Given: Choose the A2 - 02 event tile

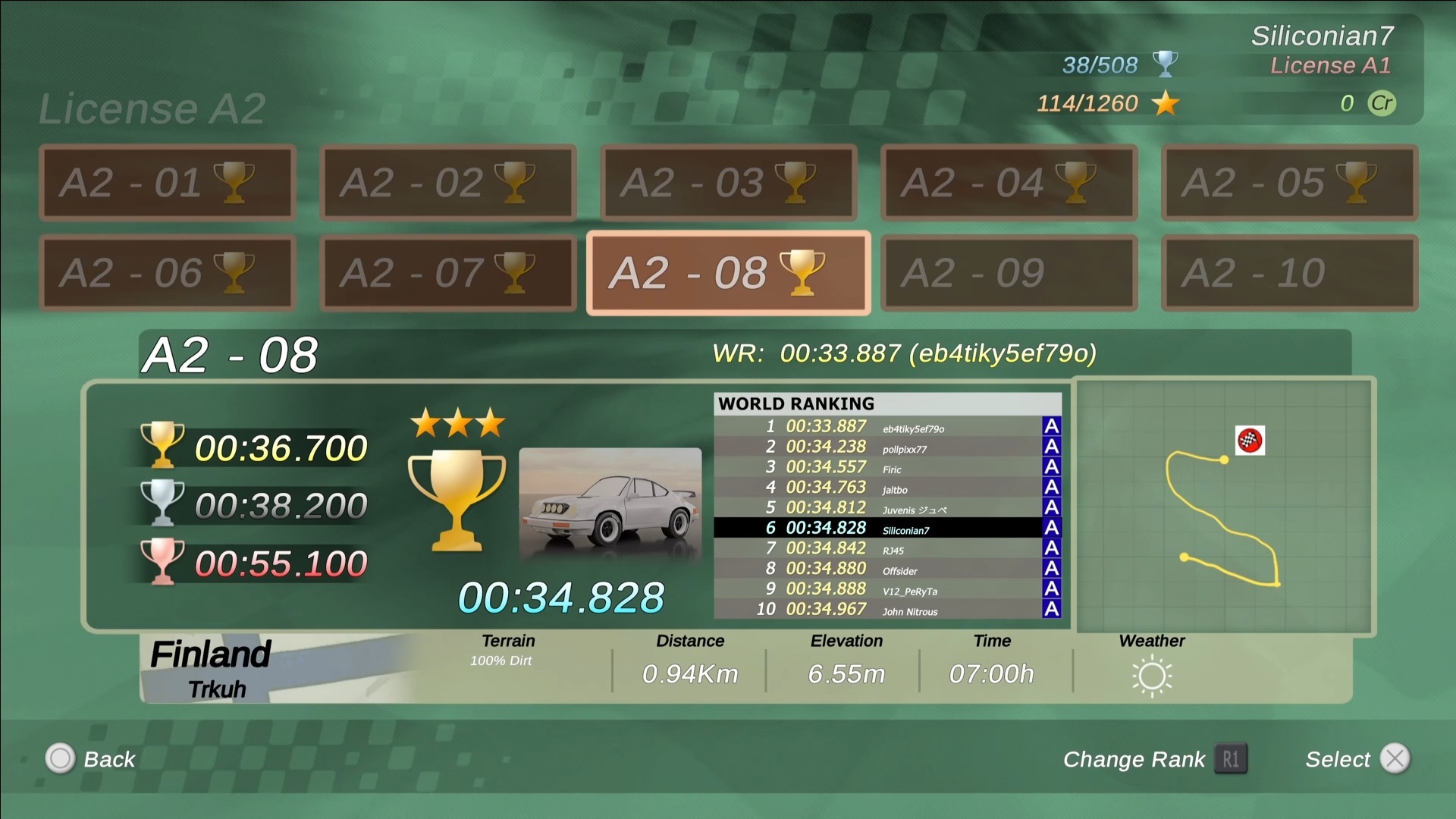Looking at the screenshot, I should [447, 183].
